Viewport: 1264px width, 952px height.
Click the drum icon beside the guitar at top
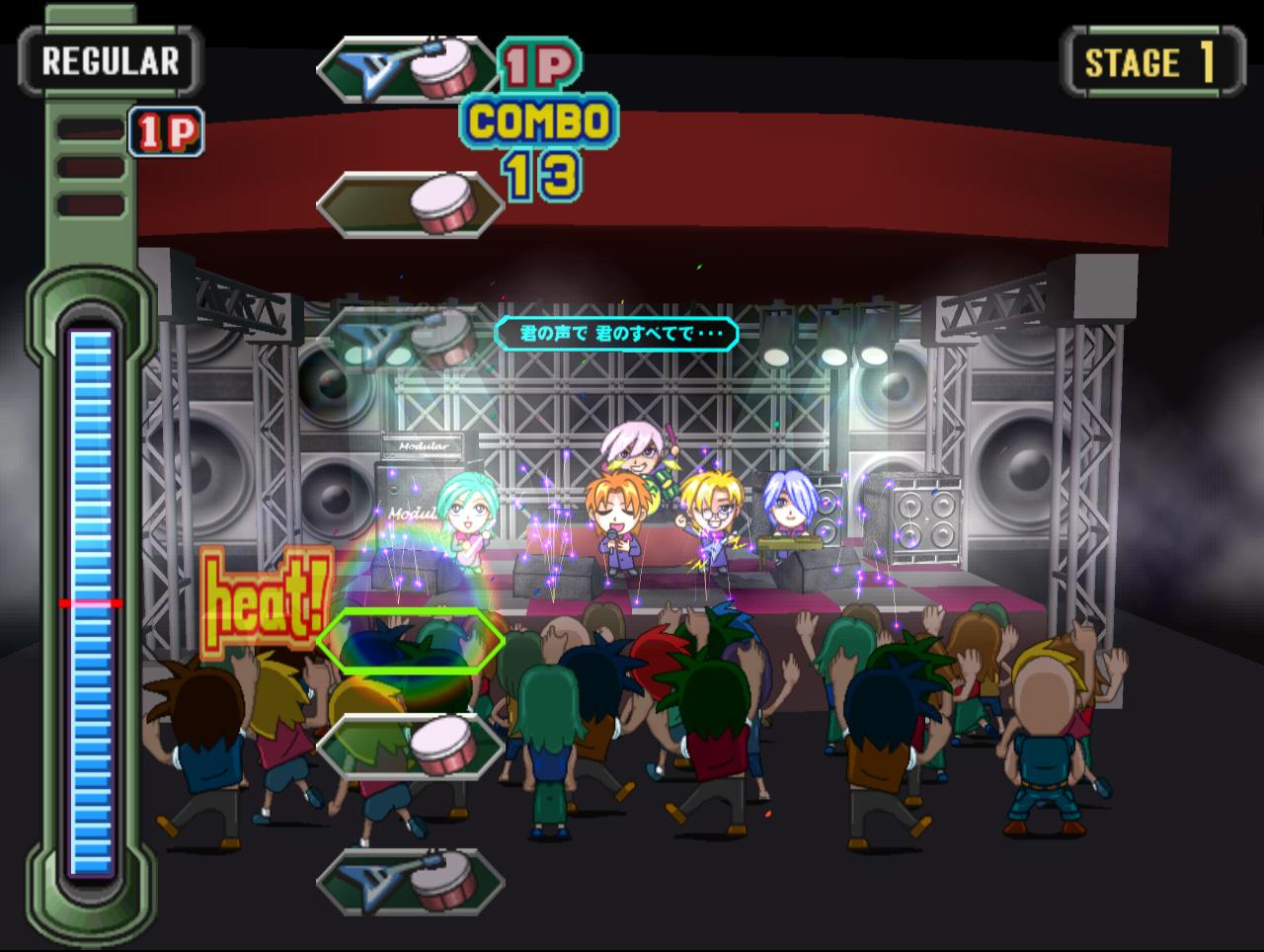click(440, 66)
